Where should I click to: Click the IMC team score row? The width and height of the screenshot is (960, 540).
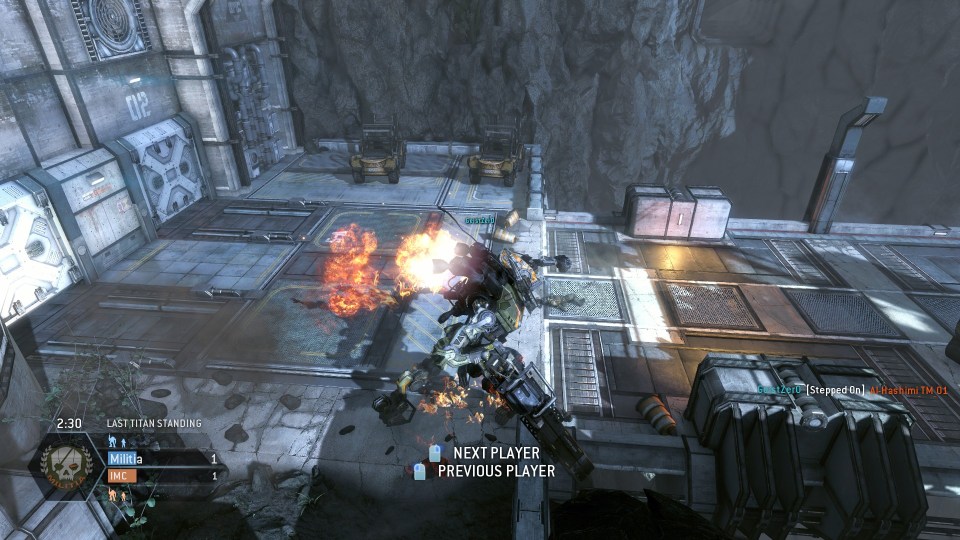[x=162, y=475]
